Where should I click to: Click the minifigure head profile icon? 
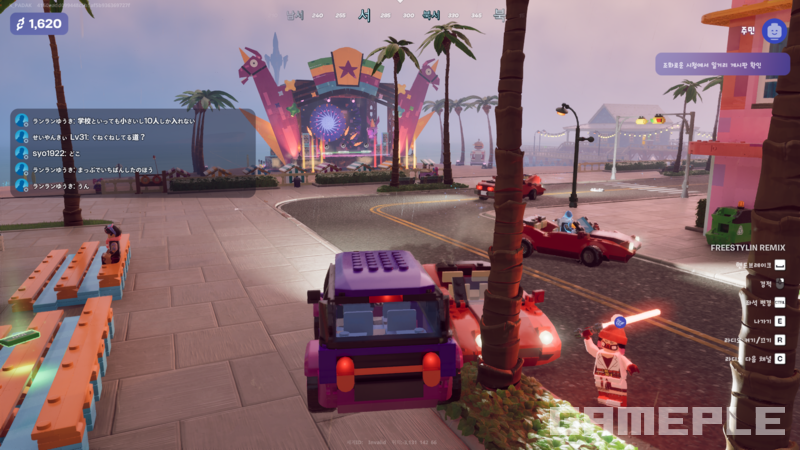774,31
